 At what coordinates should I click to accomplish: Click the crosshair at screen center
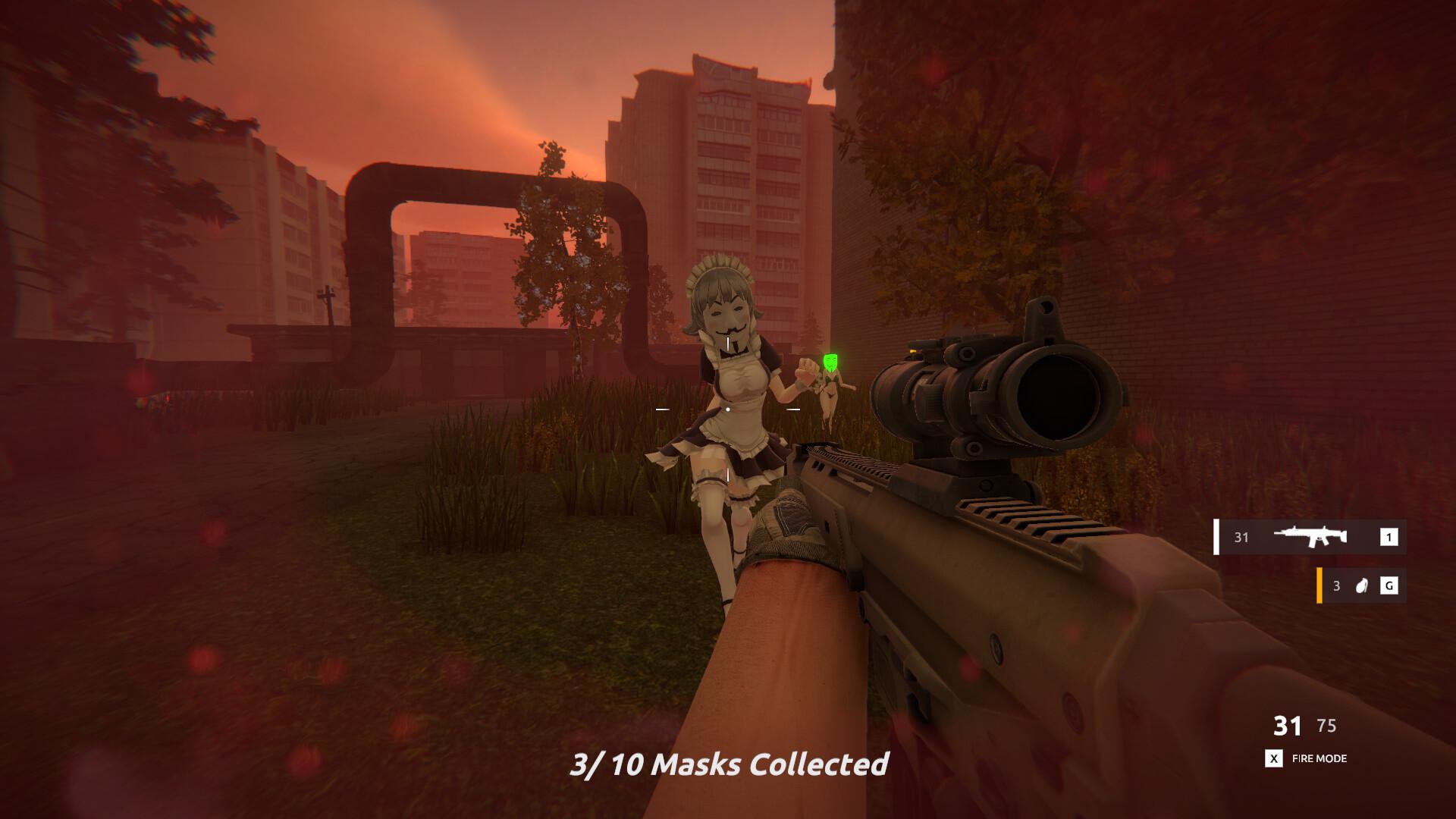[x=728, y=409]
